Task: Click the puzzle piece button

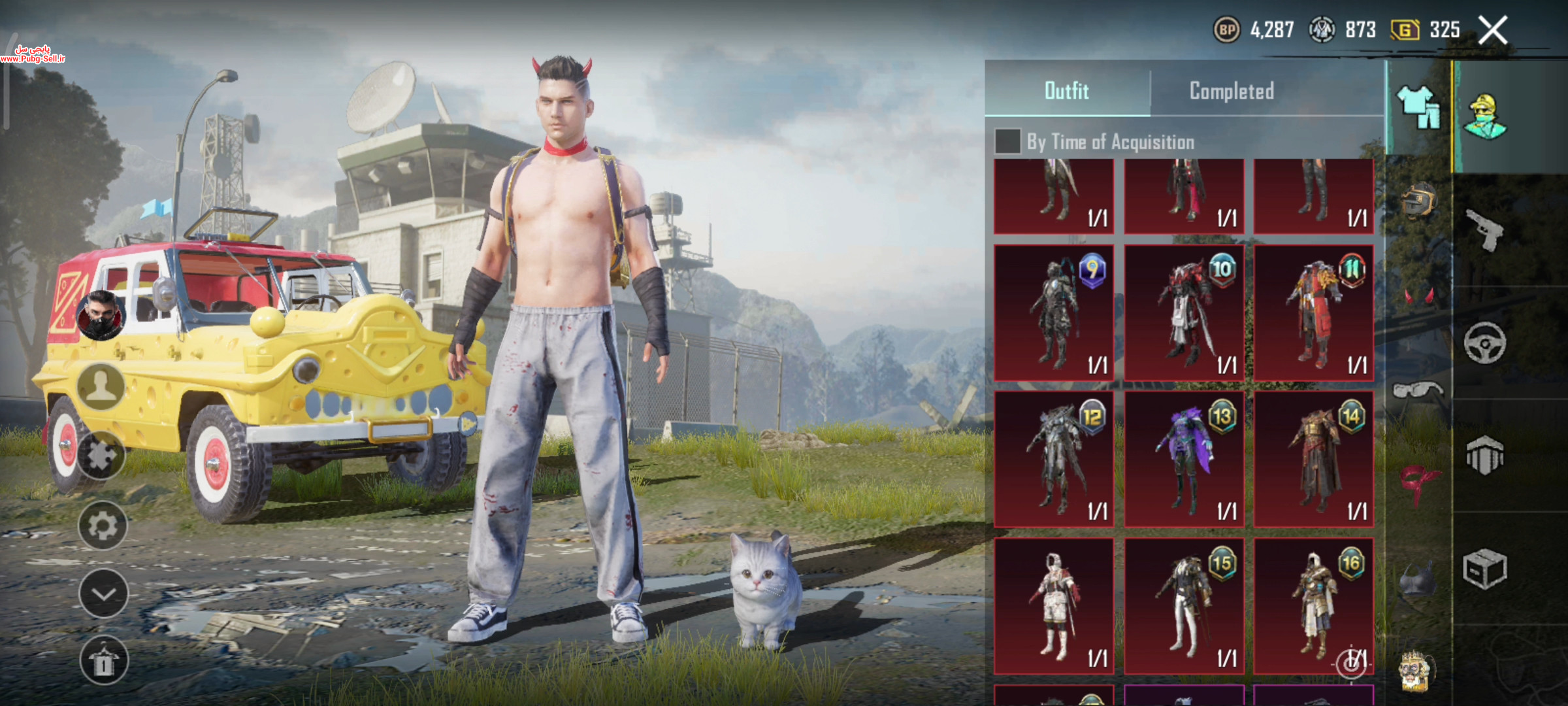Action: coord(101,456)
